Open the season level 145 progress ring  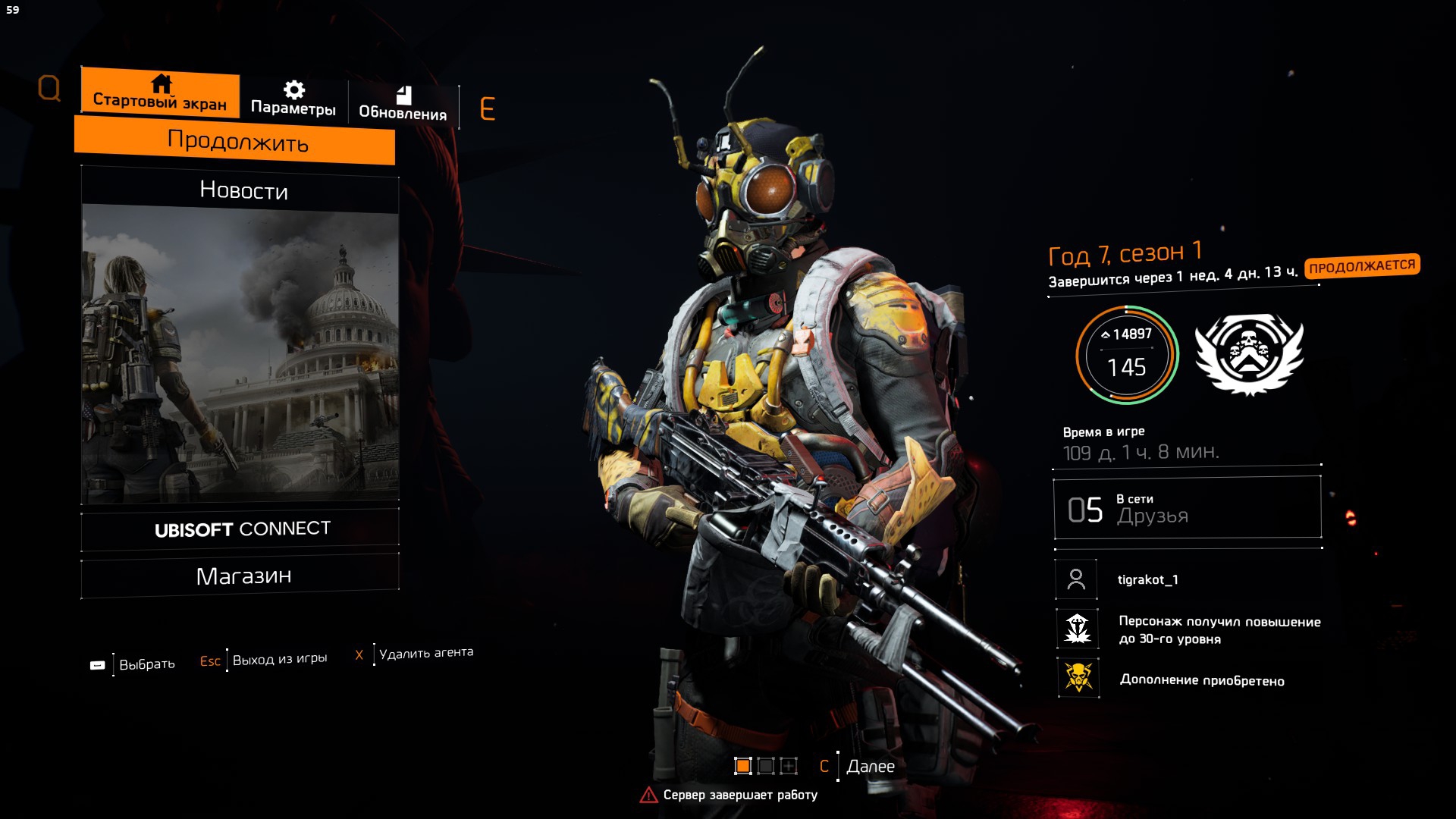pyautogui.click(x=1127, y=355)
